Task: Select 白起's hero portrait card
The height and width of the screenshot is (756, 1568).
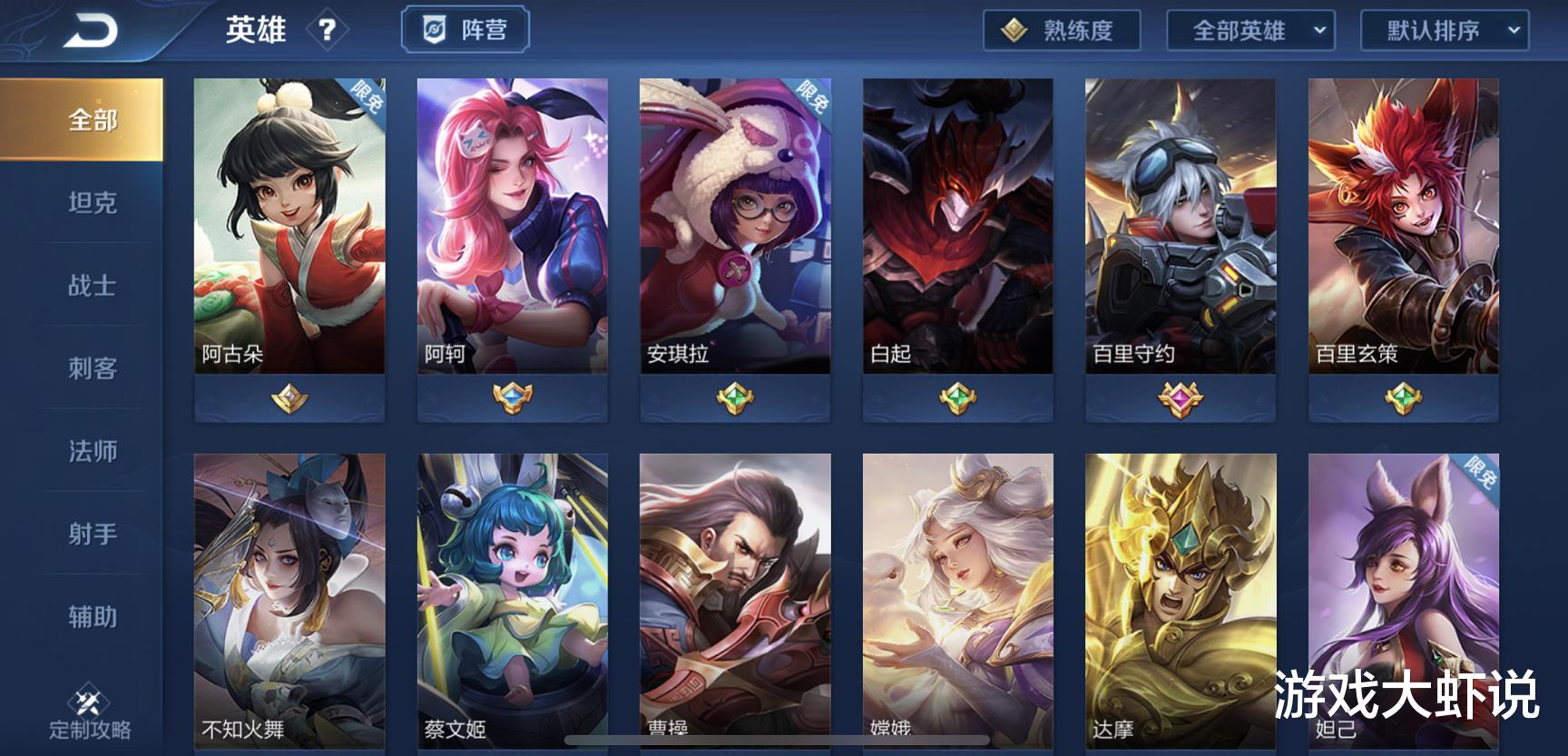Action: coord(957,223)
